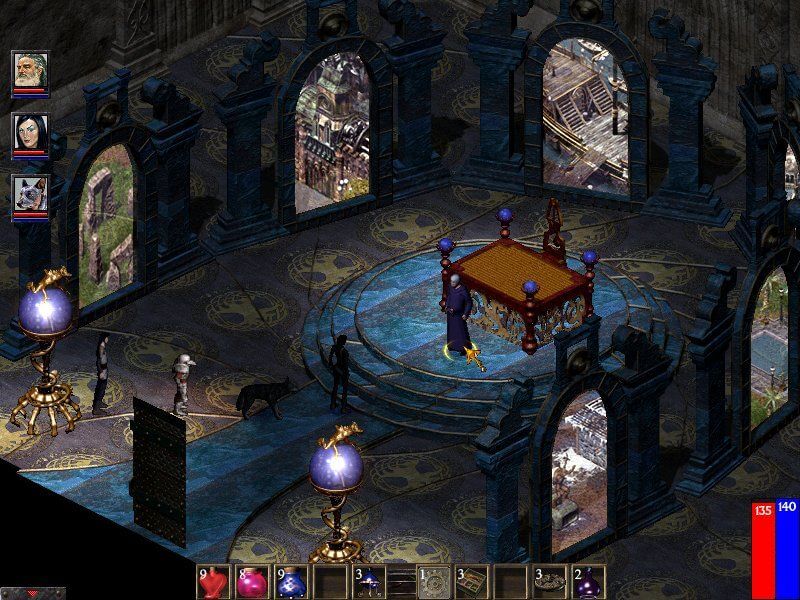Select the black-haired woman portrait
This screenshot has height=600, width=800.
26,132
